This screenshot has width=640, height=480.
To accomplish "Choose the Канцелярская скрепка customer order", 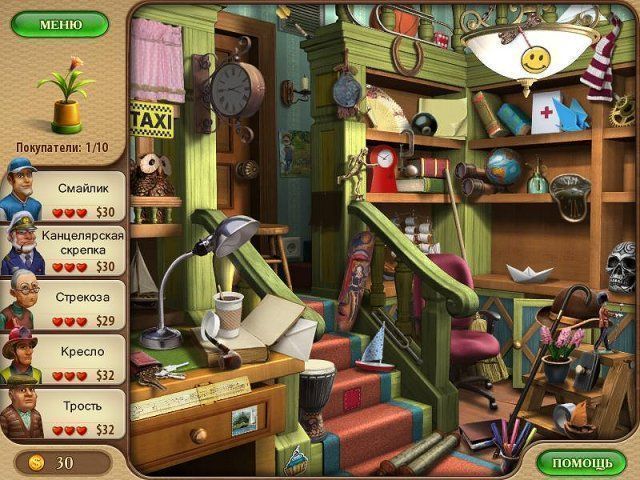I will click(x=64, y=250).
